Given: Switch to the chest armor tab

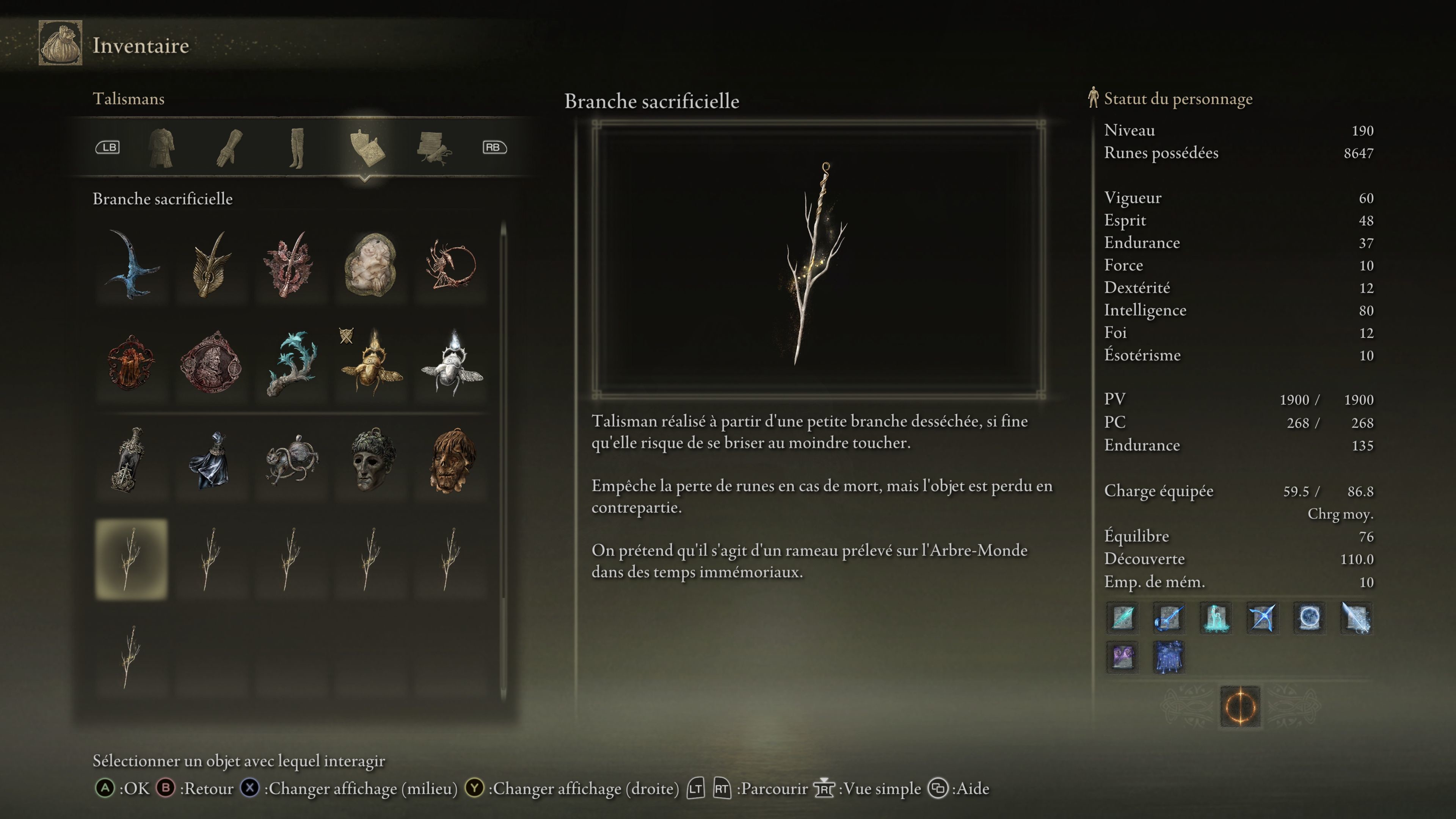Looking at the screenshot, I should pyautogui.click(x=162, y=148).
